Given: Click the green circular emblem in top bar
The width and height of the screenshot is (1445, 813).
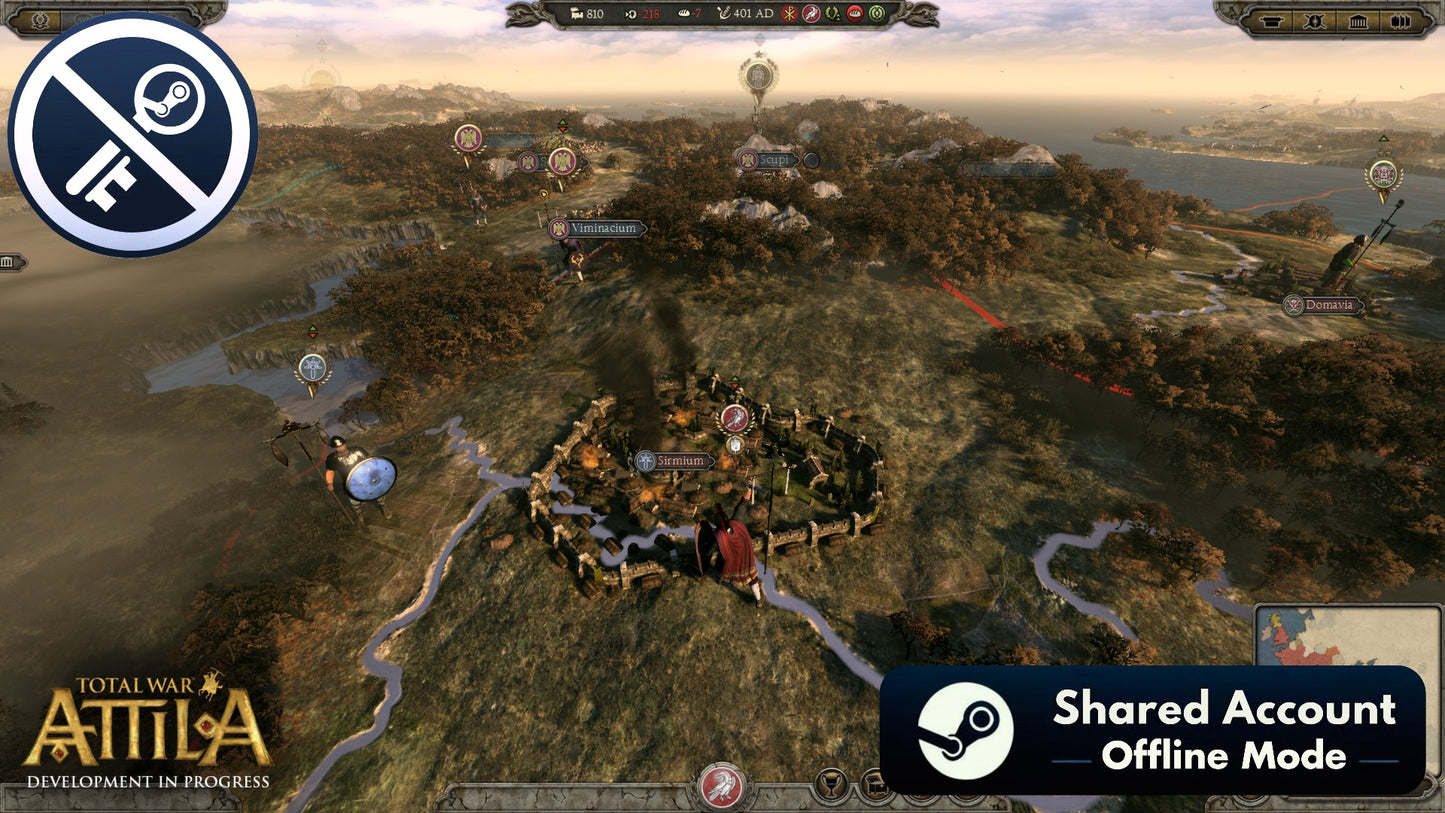Looking at the screenshot, I should (877, 14).
